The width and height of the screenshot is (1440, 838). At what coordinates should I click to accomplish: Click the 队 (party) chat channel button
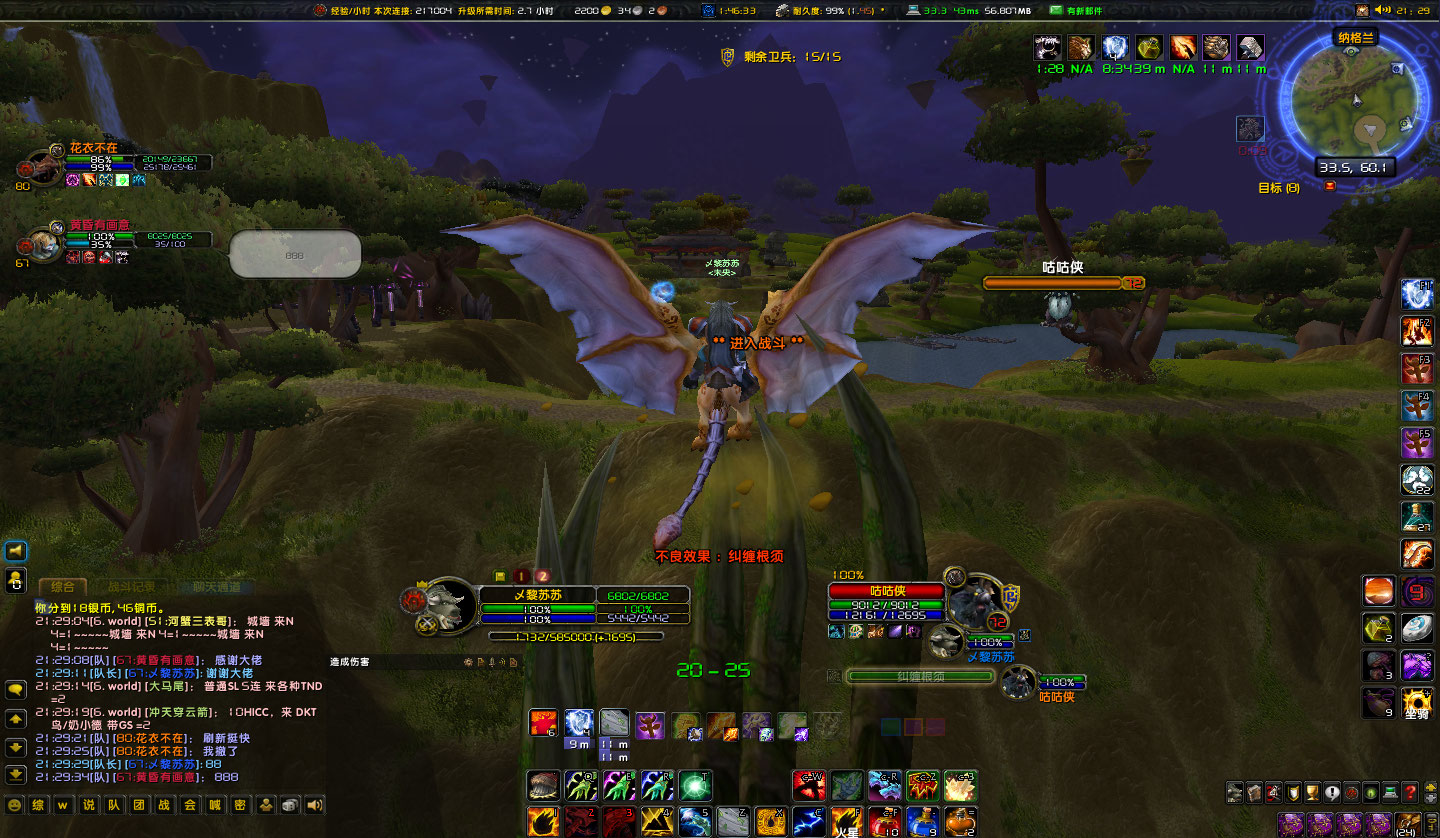tap(114, 806)
